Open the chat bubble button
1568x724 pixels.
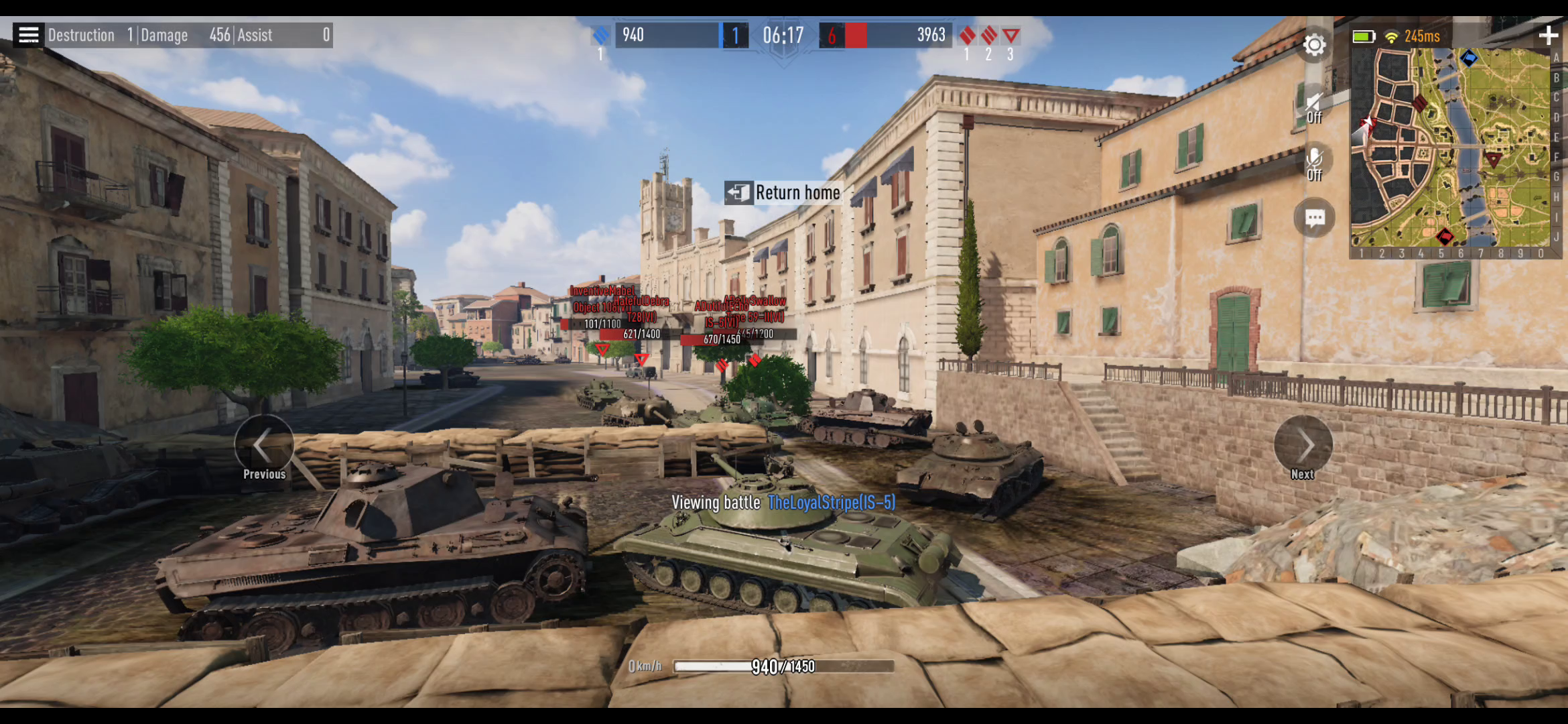point(1314,218)
